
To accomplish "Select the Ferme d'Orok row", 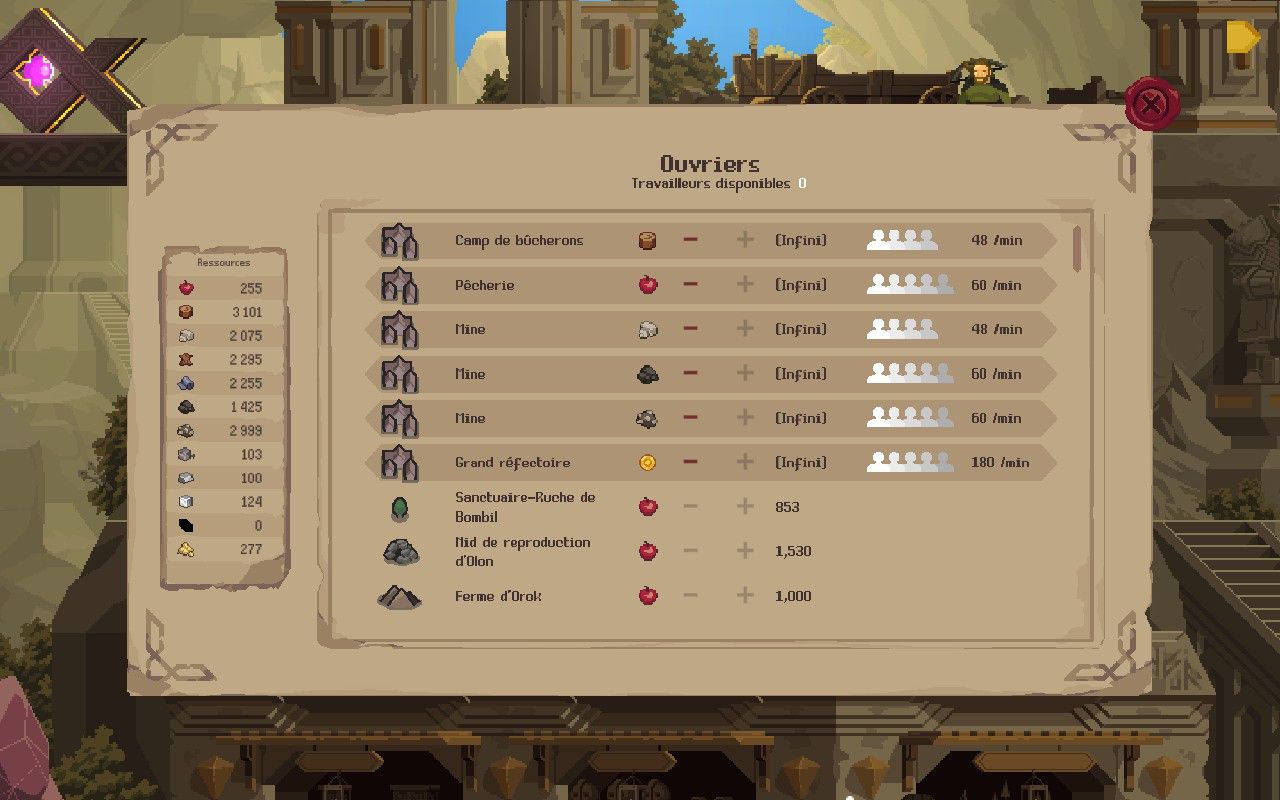I will 498,596.
